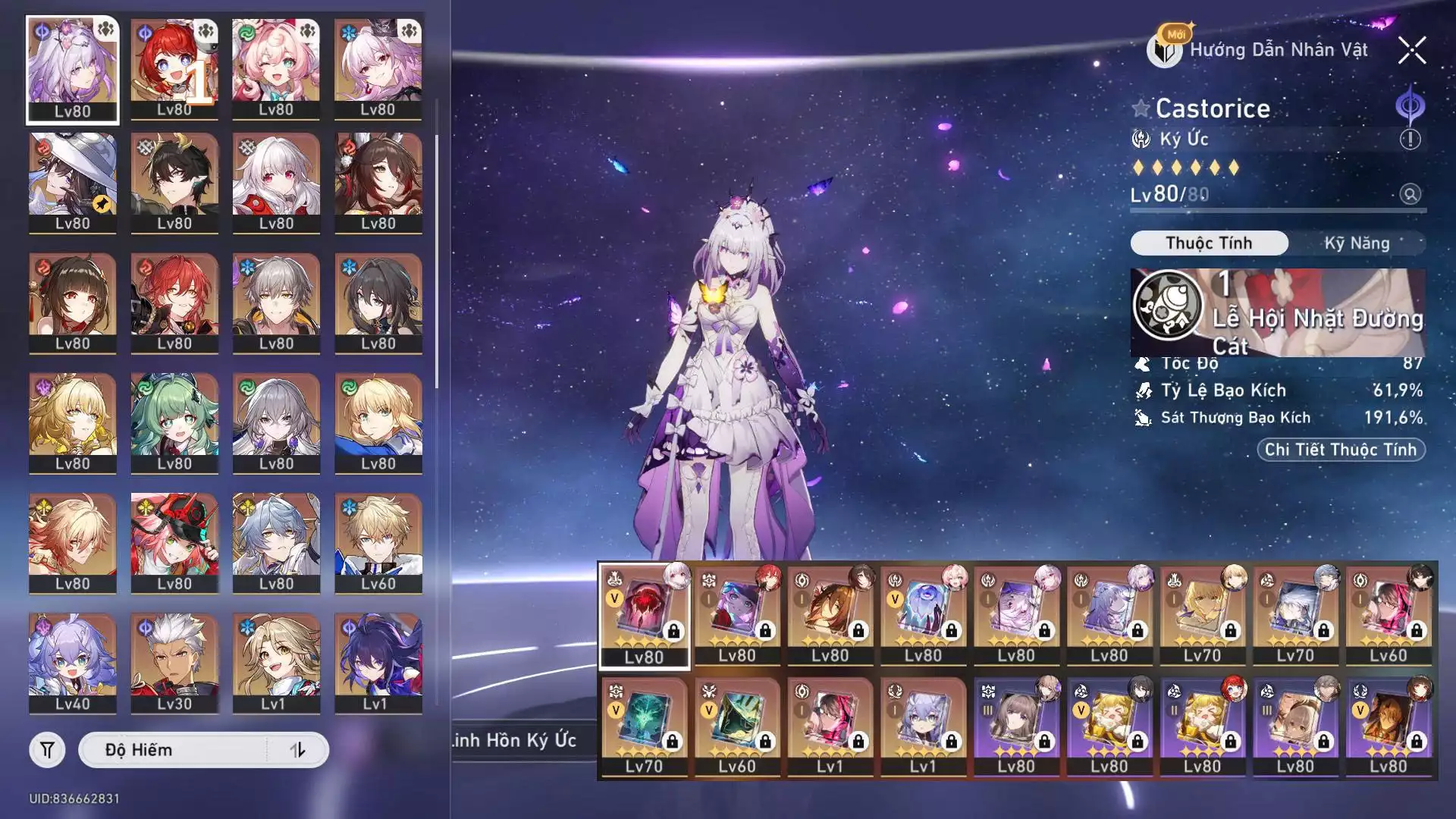
Task: Click the magnifier icon beside the level
Action: coord(1410,194)
